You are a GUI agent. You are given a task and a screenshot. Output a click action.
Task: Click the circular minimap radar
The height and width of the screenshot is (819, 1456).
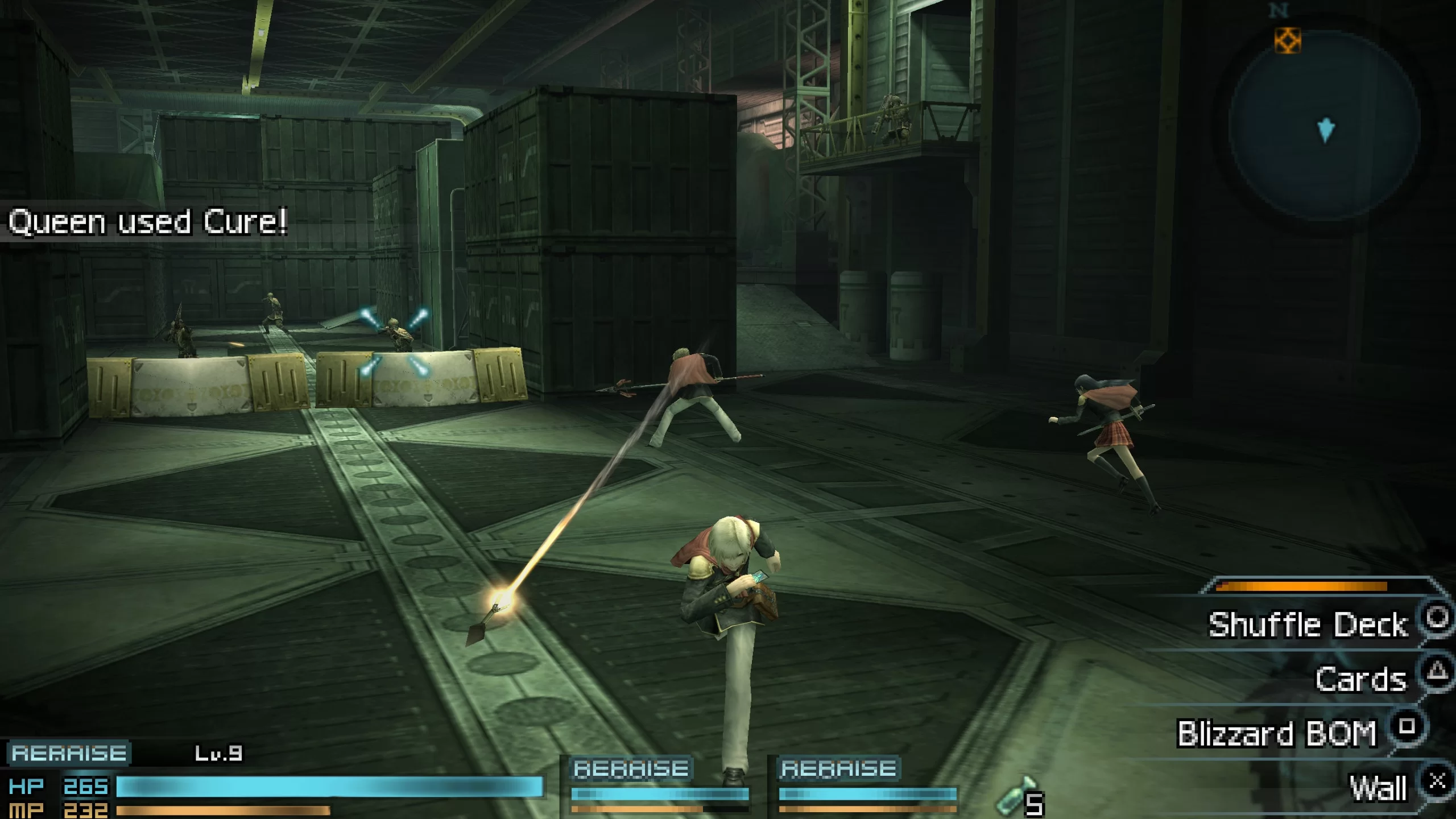coord(1324,125)
